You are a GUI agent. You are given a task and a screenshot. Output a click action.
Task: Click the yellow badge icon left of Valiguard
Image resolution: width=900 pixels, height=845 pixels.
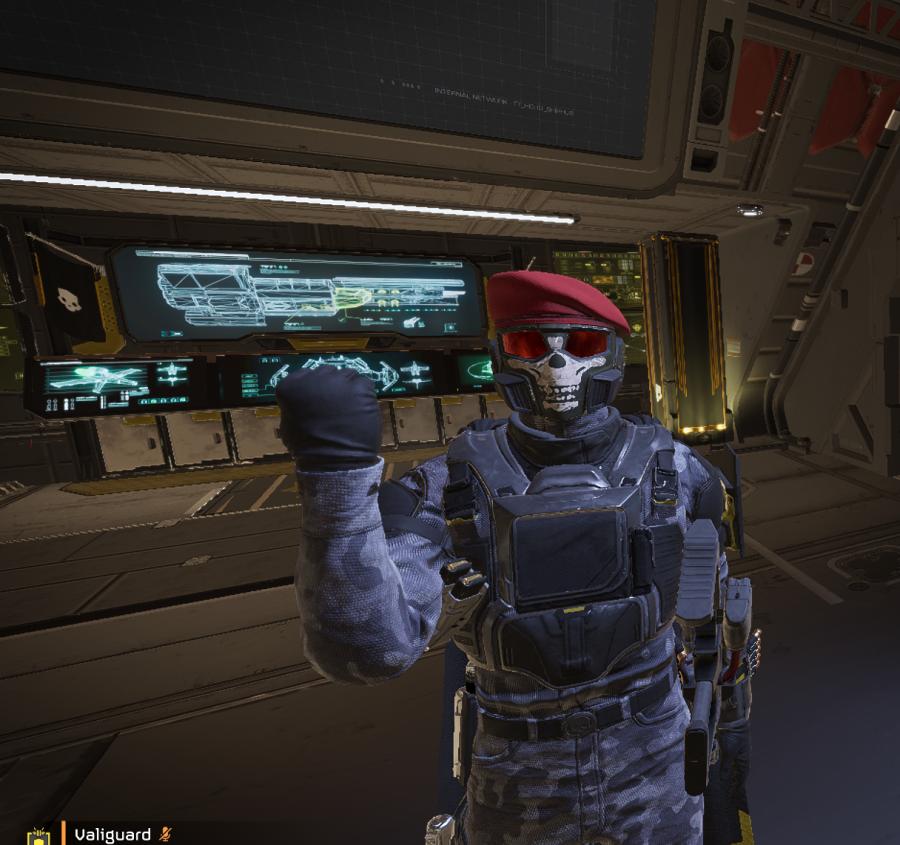38,836
